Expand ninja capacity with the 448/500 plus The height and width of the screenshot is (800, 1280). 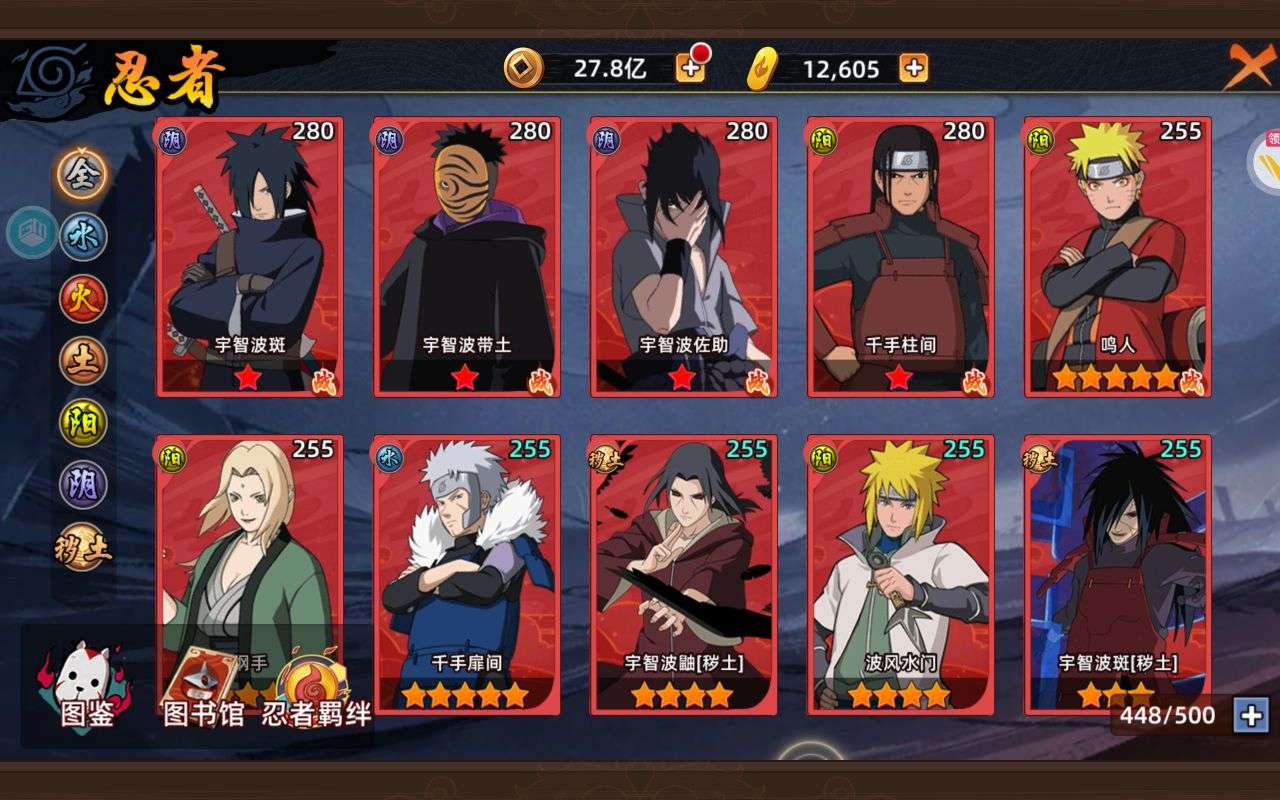(1251, 715)
